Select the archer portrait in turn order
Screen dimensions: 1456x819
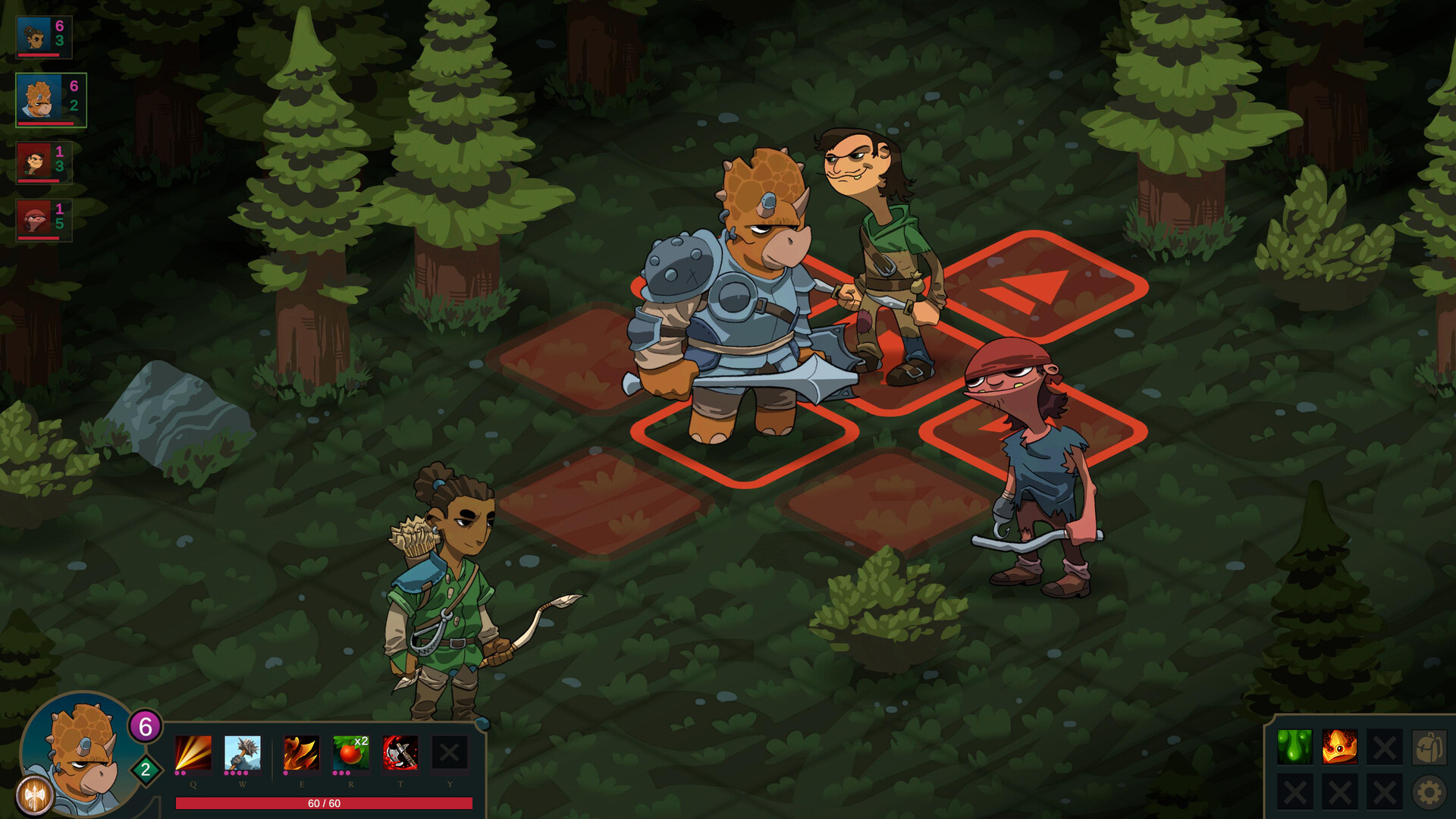point(34,34)
